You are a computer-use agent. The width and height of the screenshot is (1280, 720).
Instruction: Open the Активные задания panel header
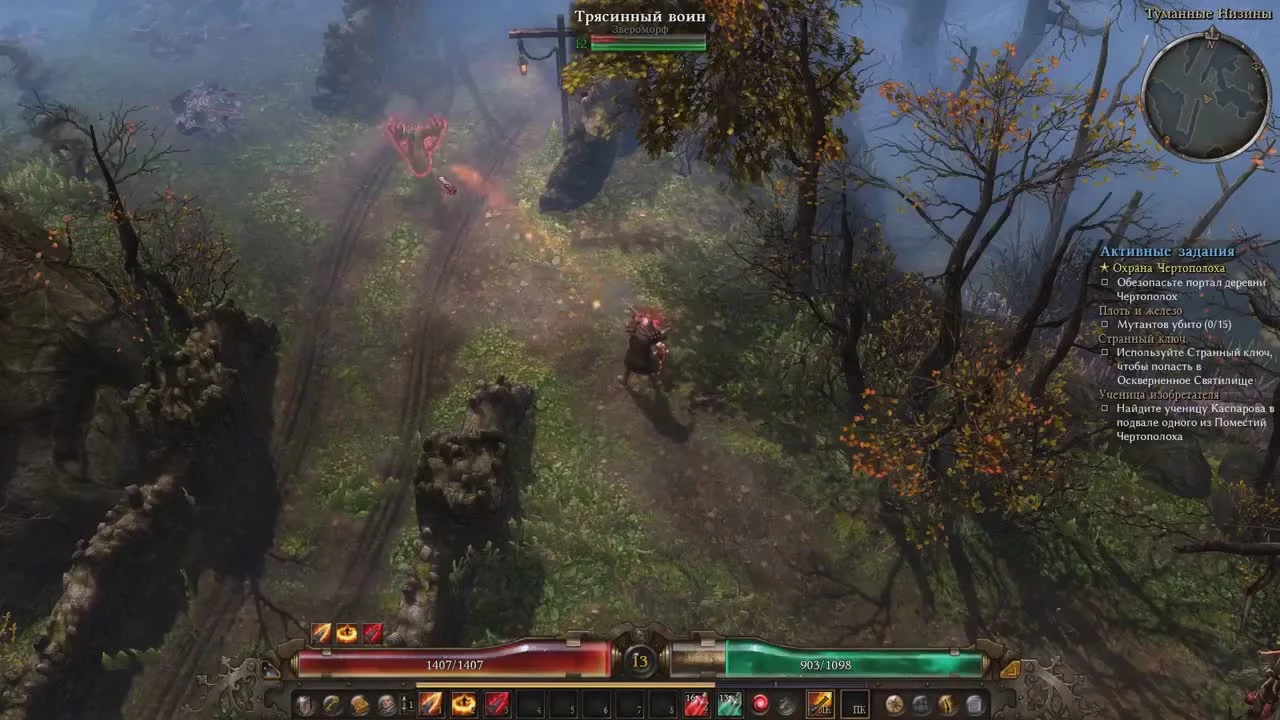point(1168,251)
